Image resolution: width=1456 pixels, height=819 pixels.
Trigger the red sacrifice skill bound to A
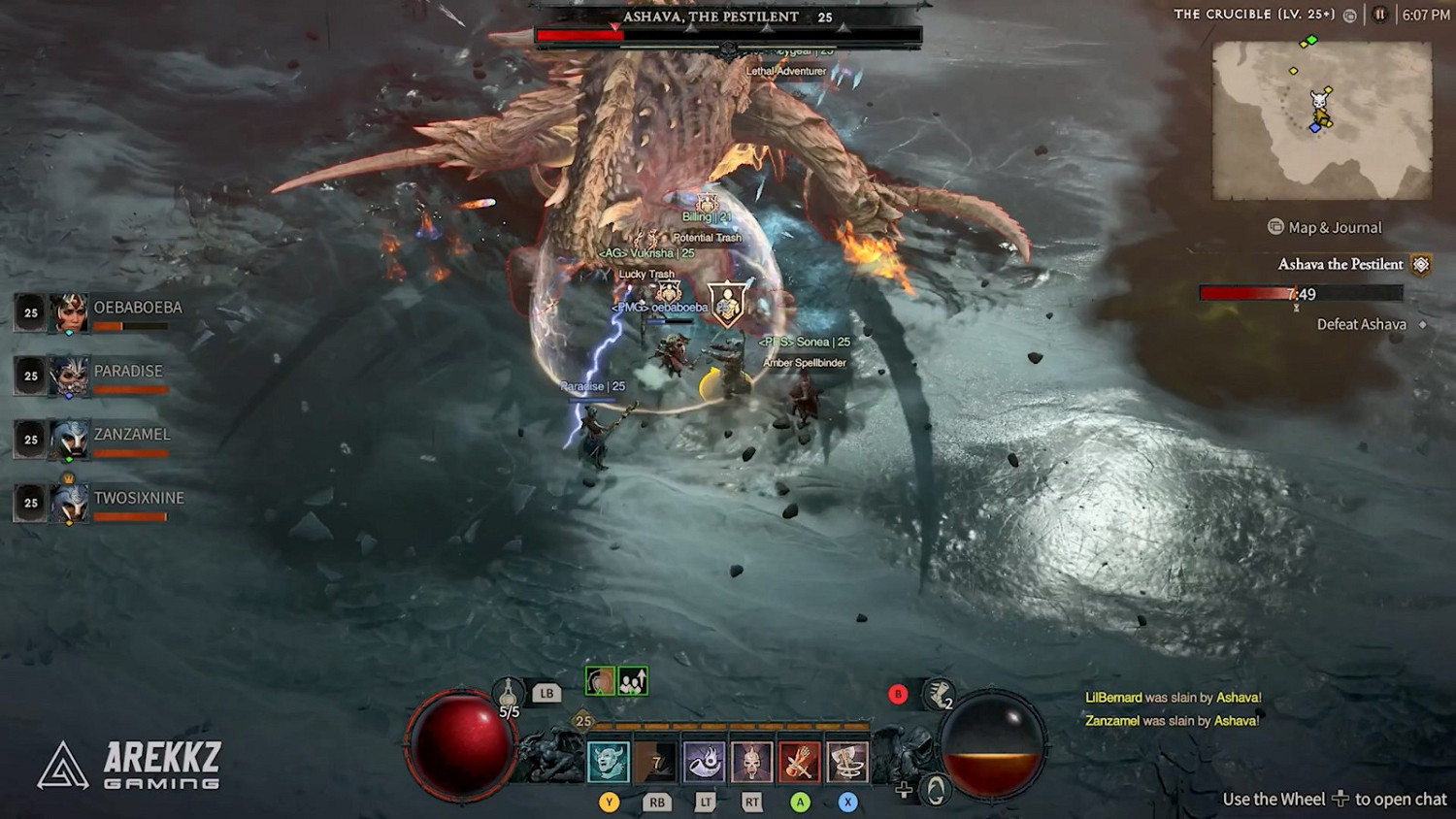coord(799,760)
